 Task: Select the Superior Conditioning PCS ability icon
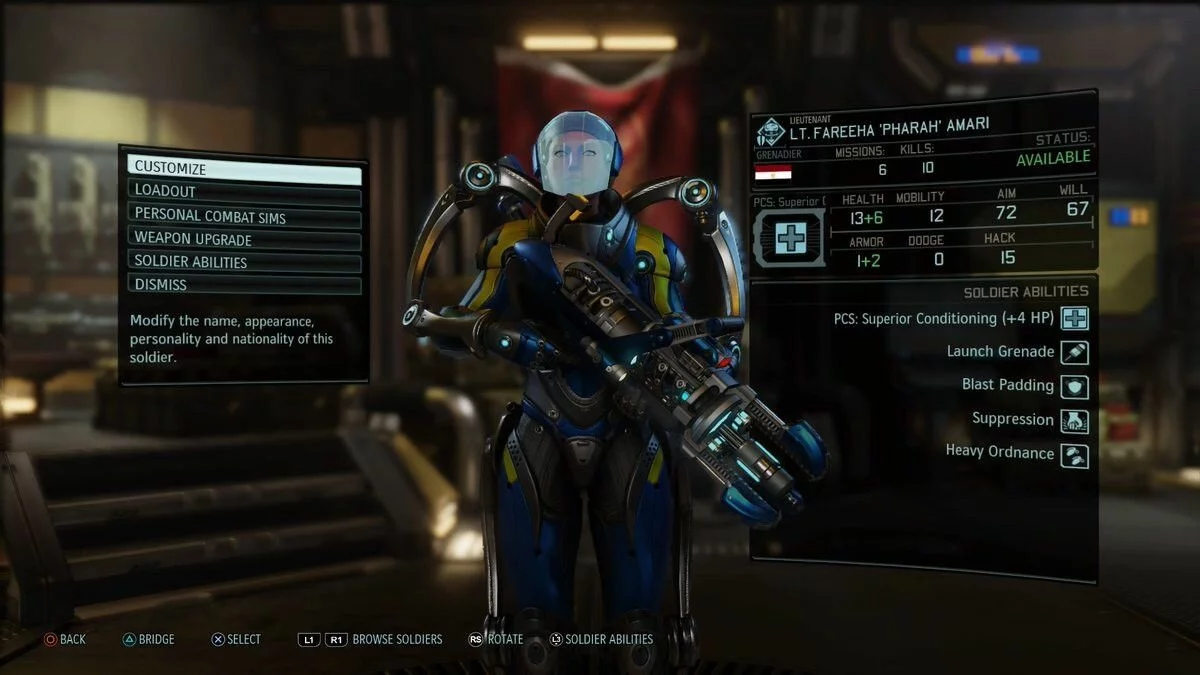[x=1075, y=319]
